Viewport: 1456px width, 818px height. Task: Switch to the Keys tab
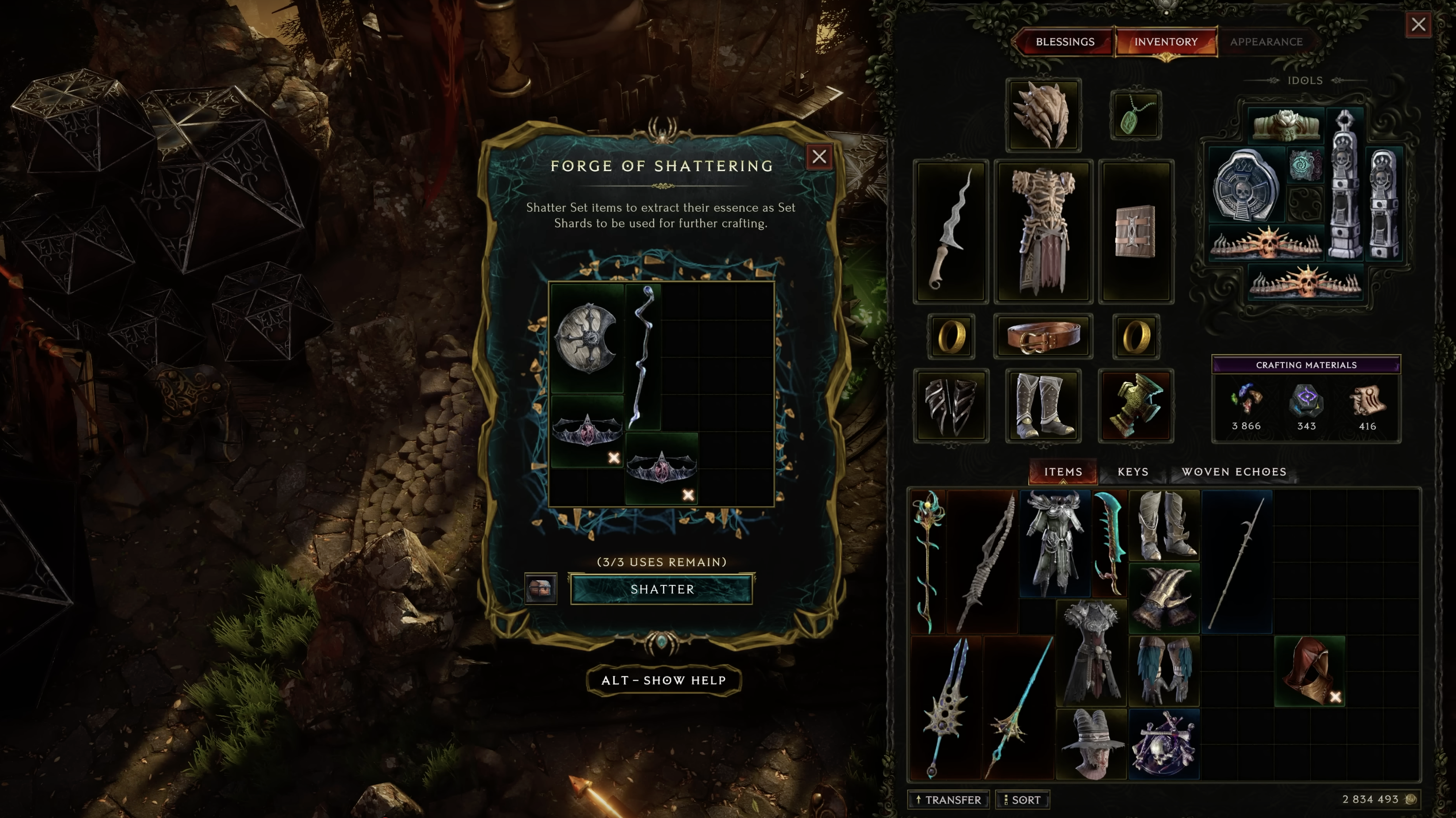click(x=1133, y=472)
